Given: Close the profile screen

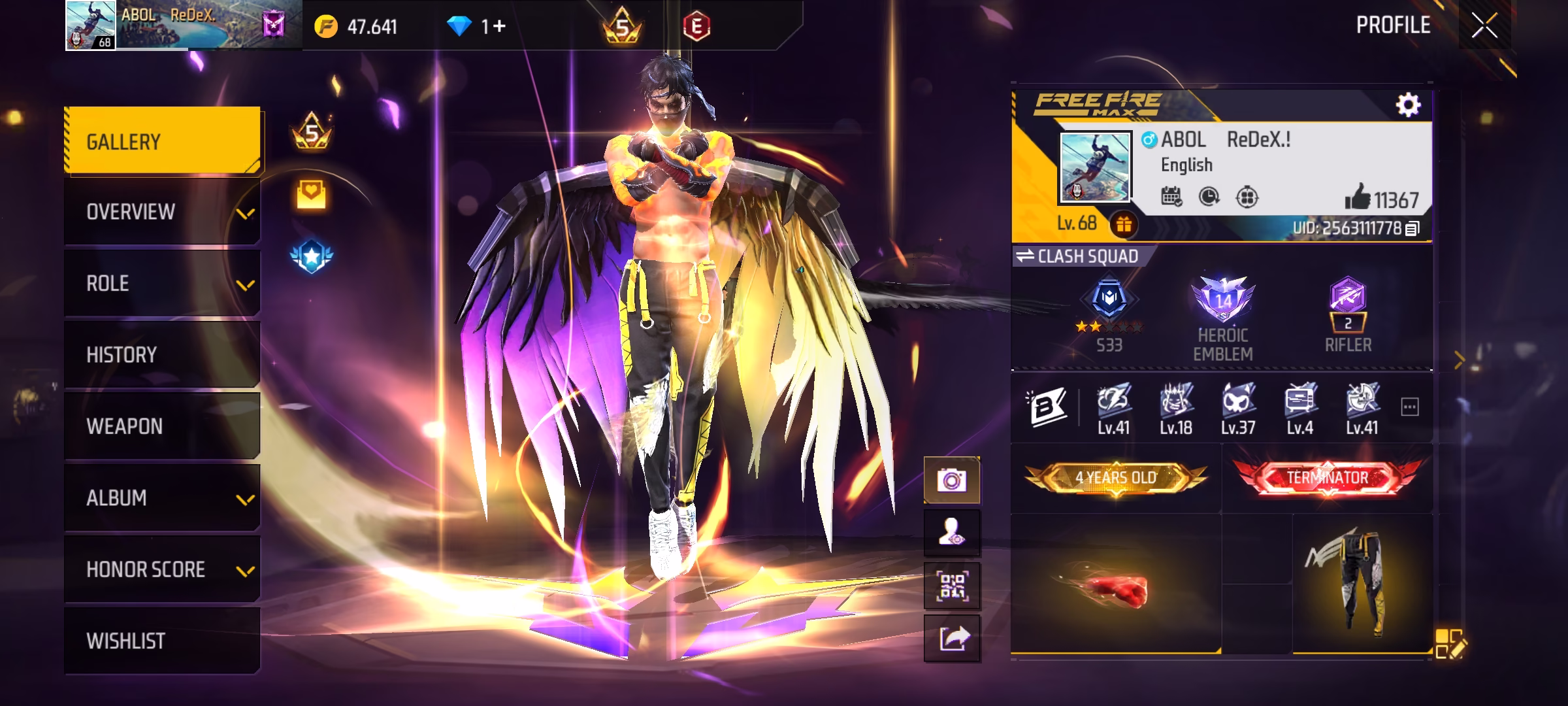Looking at the screenshot, I should (x=1484, y=26).
